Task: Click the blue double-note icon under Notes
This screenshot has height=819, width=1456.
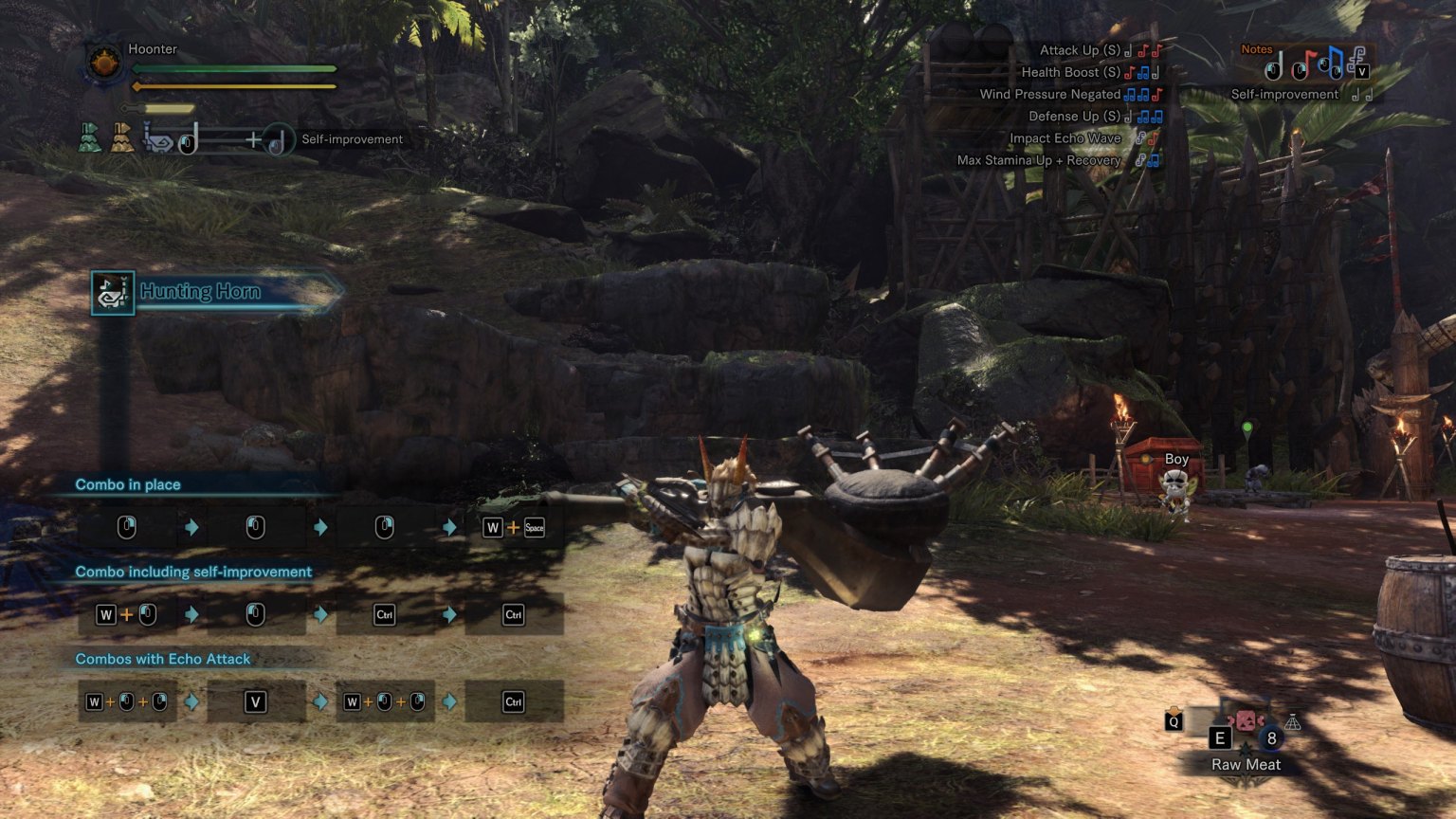Action: (x=1333, y=64)
